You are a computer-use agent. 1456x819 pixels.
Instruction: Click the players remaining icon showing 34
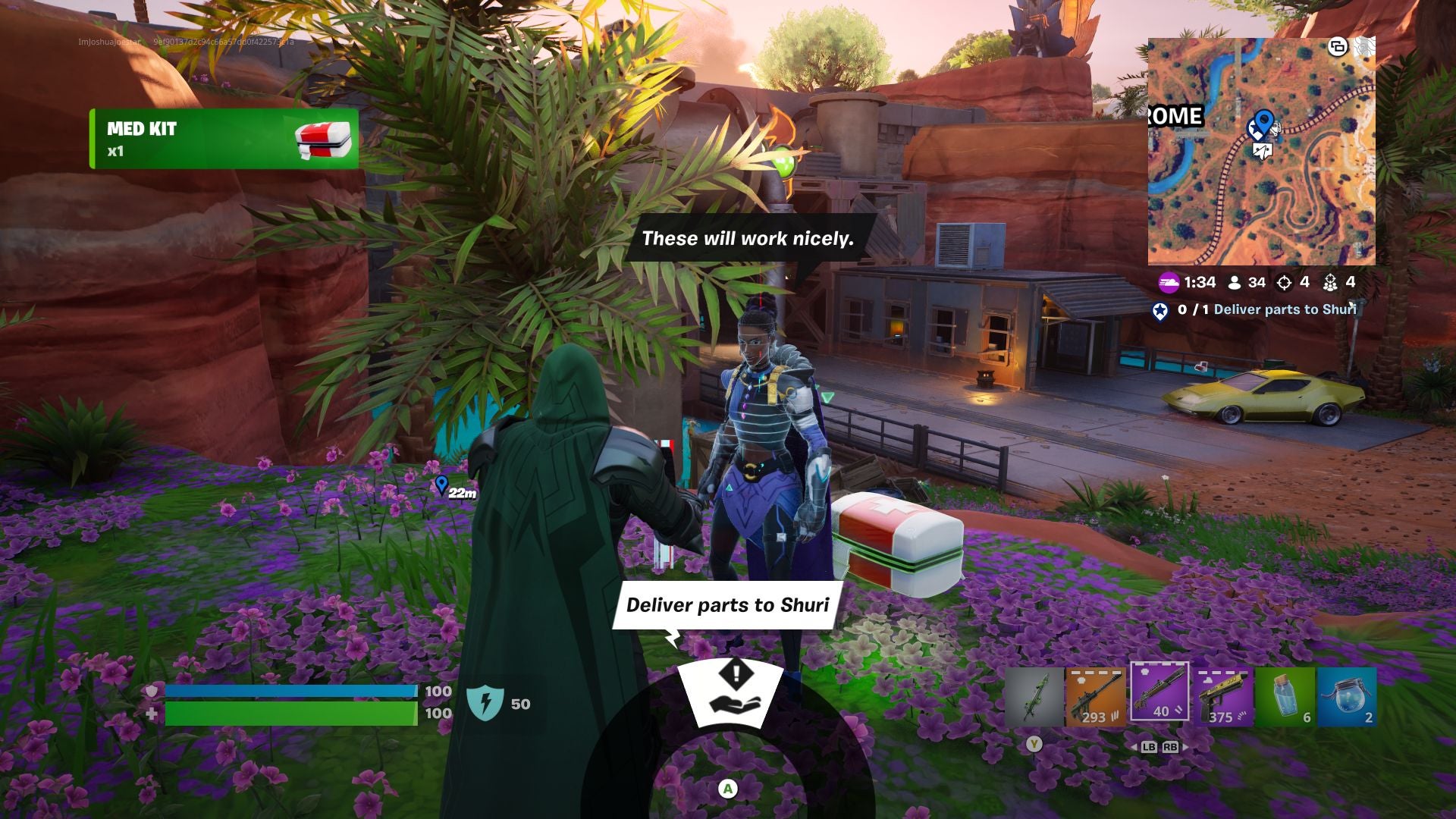click(1235, 282)
